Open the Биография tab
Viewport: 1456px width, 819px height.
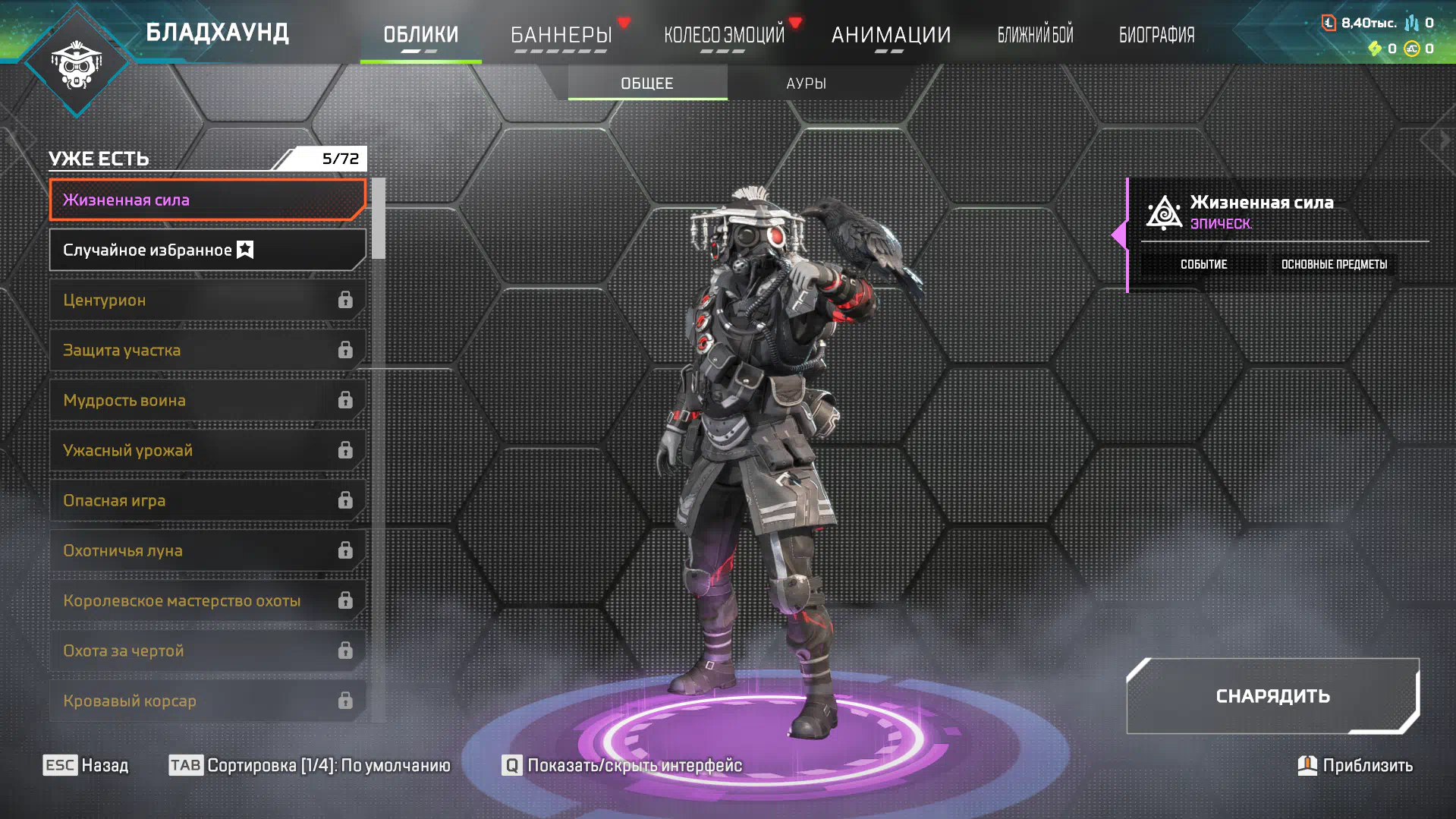pos(1156,35)
